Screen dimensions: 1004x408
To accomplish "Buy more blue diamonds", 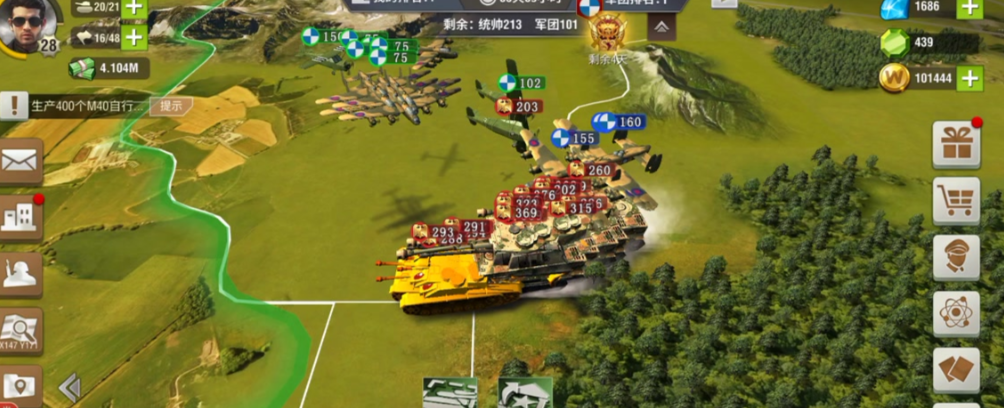I will [x=969, y=9].
